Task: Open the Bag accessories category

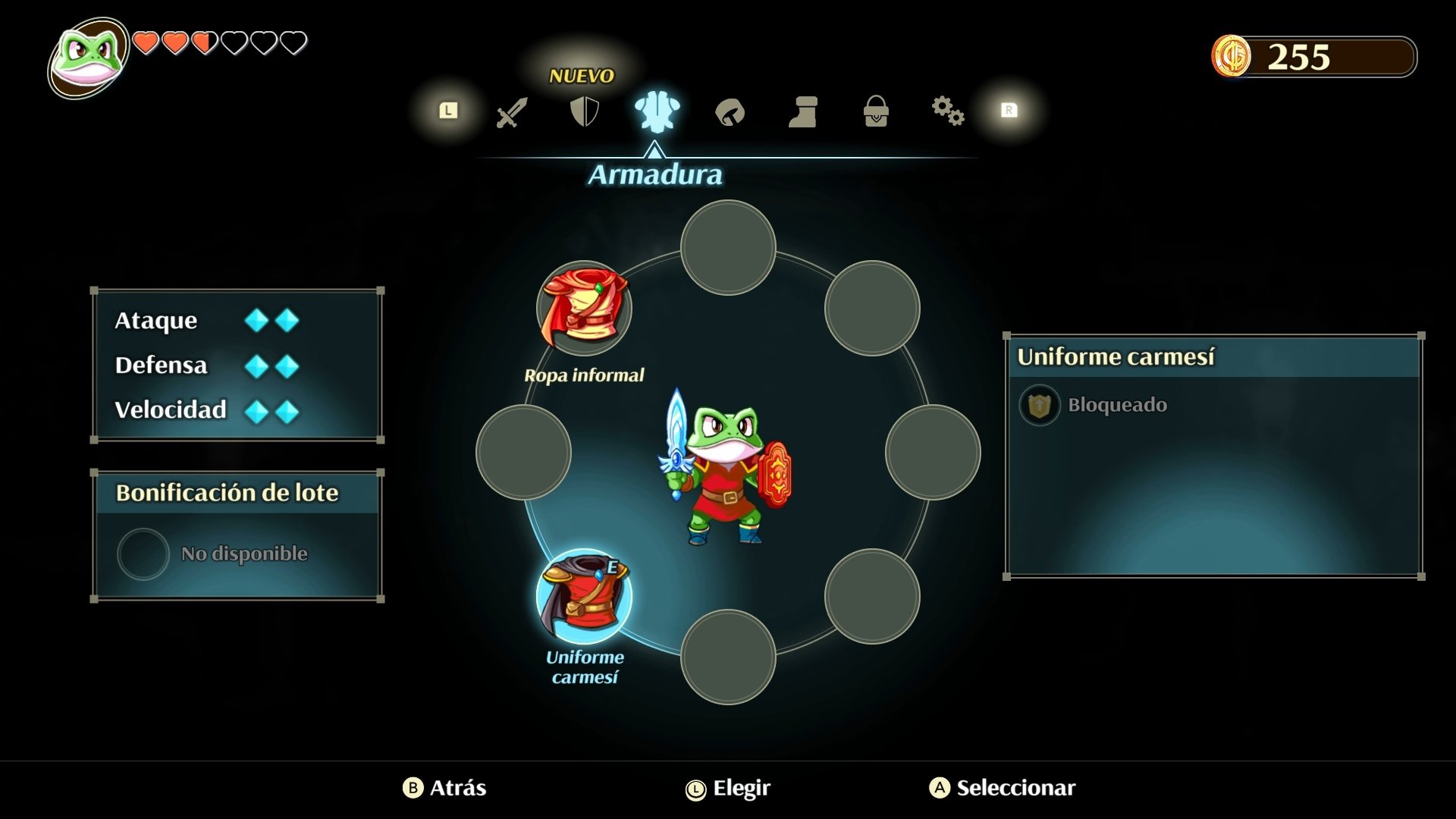Action: [876, 112]
